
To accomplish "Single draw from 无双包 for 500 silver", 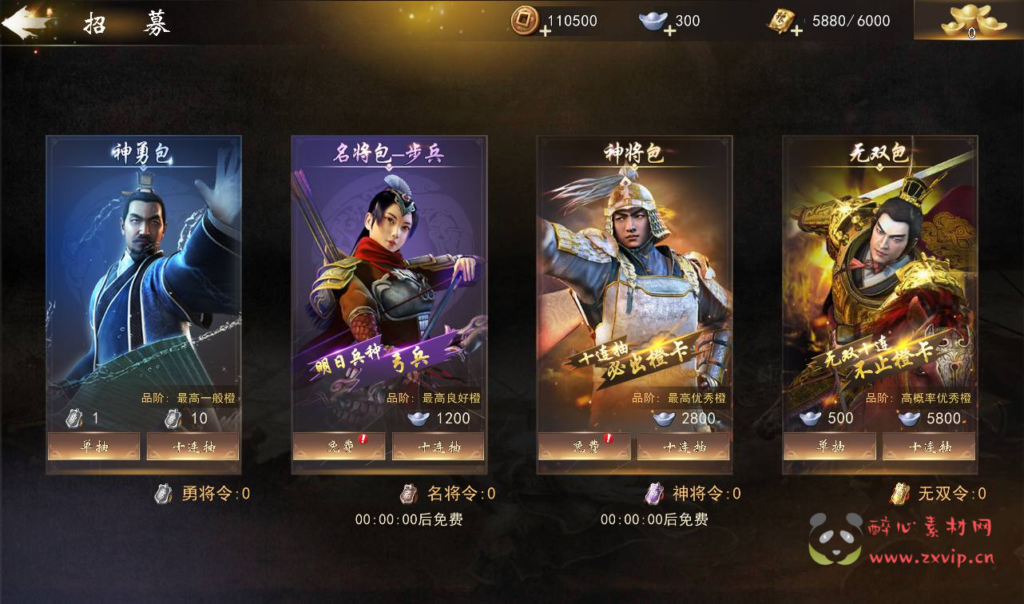I will click(829, 447).
